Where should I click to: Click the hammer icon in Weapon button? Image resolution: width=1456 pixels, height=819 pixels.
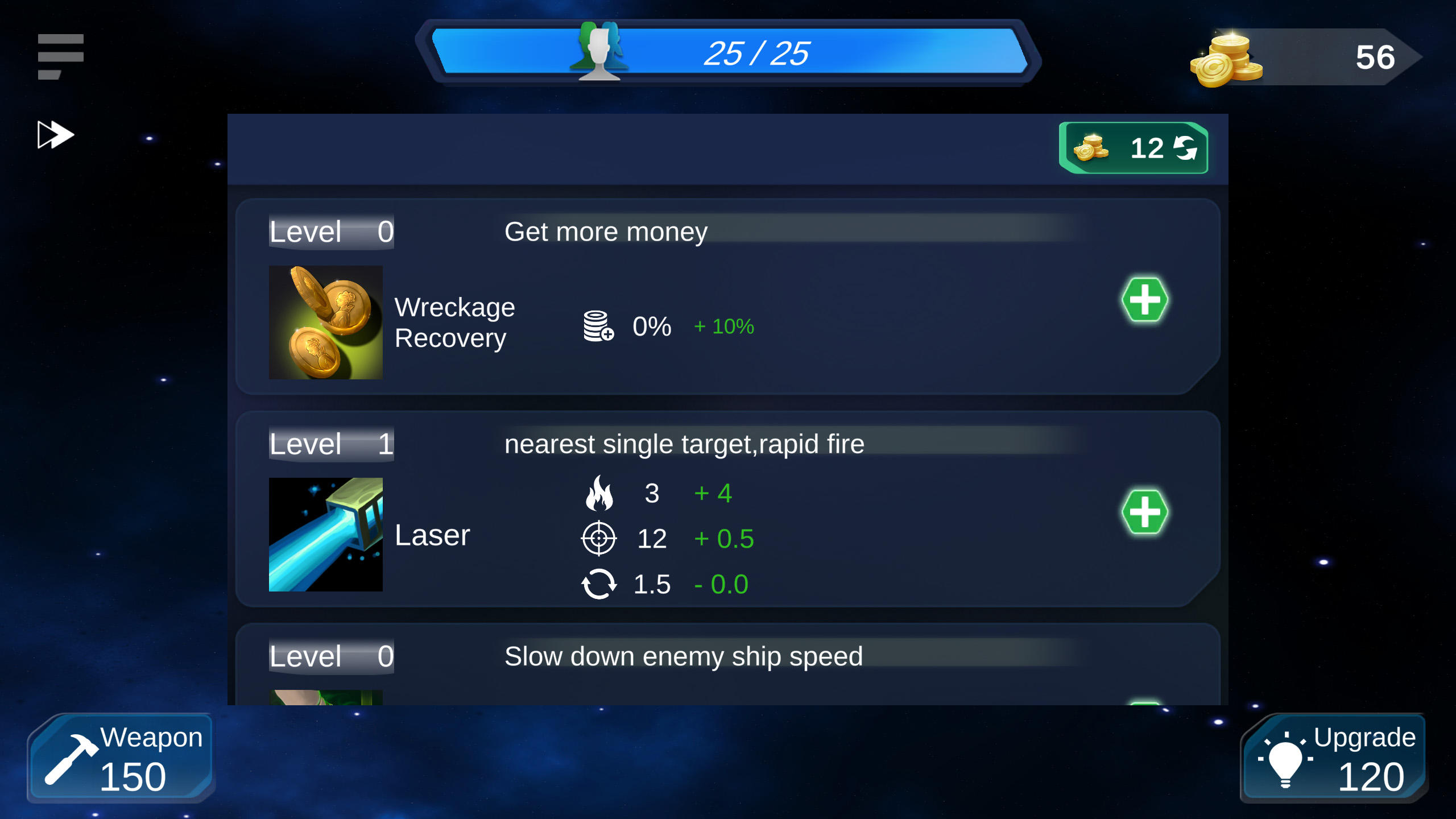(74, 759)
